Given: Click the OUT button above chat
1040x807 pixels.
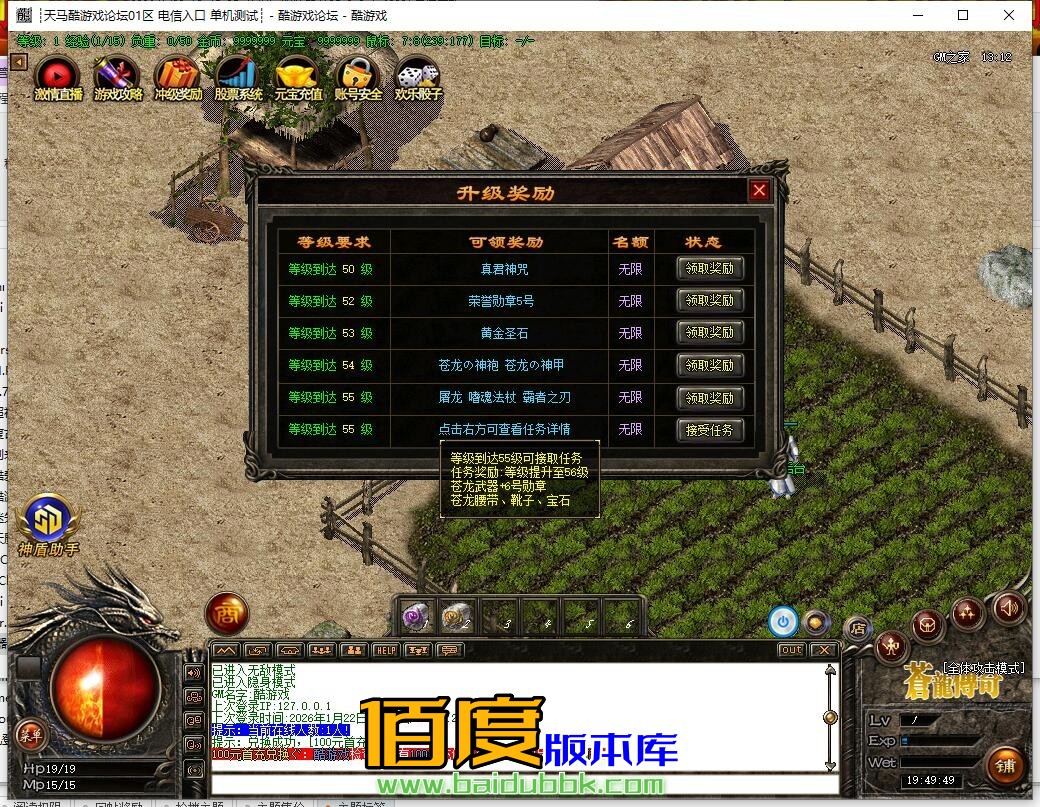Looking at the screenshot, I should click(x=791, y=650).
